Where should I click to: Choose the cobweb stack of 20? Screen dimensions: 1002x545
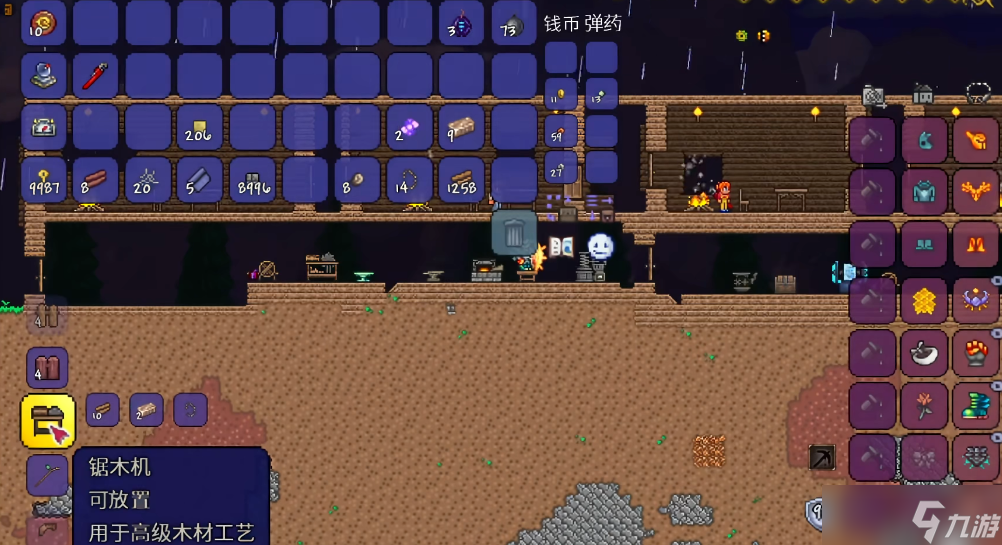pyautogui.click(x=149, y=180)
